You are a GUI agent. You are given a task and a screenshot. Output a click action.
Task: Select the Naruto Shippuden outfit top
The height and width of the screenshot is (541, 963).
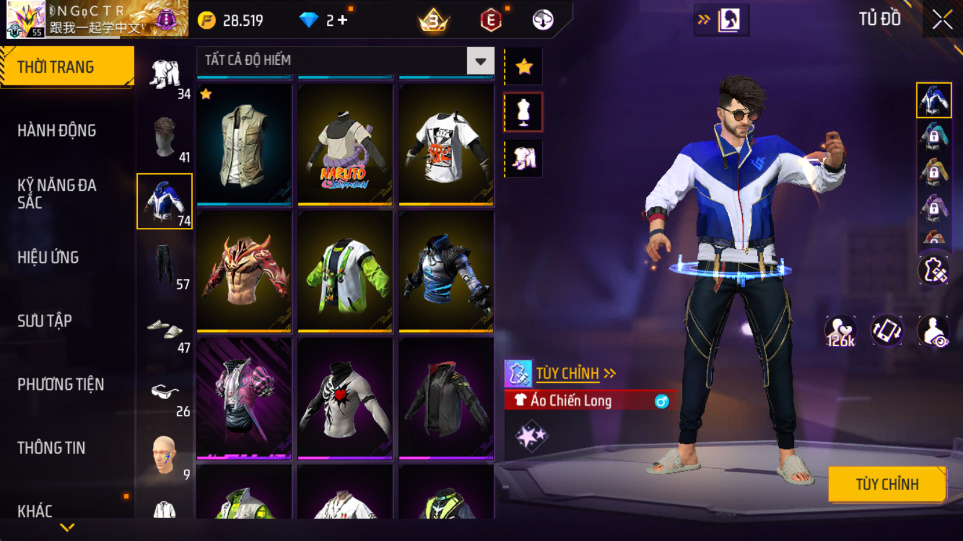click(x=345, y=143)
